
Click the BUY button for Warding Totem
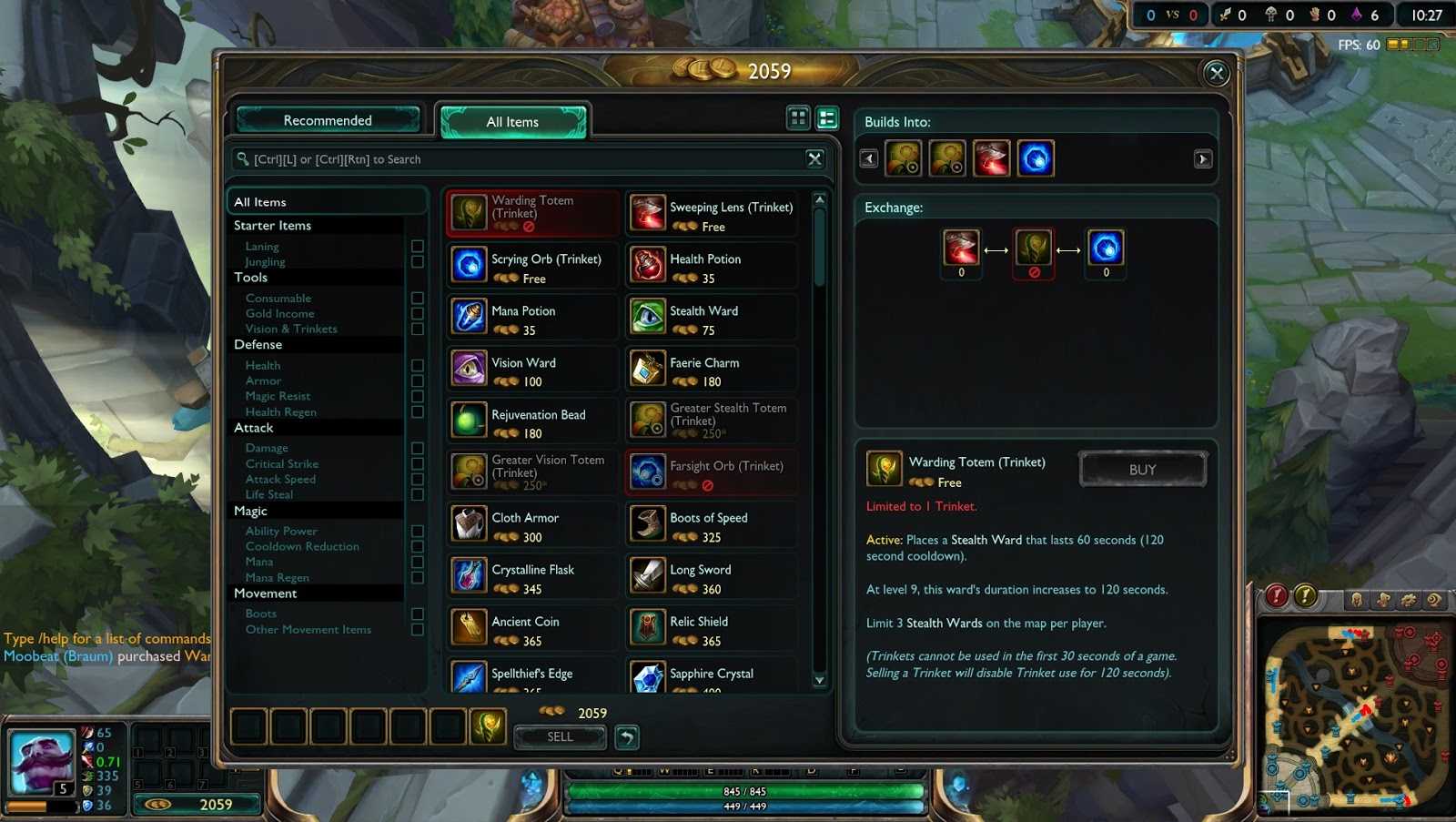pyautogui.click(x=1142, y=469)
